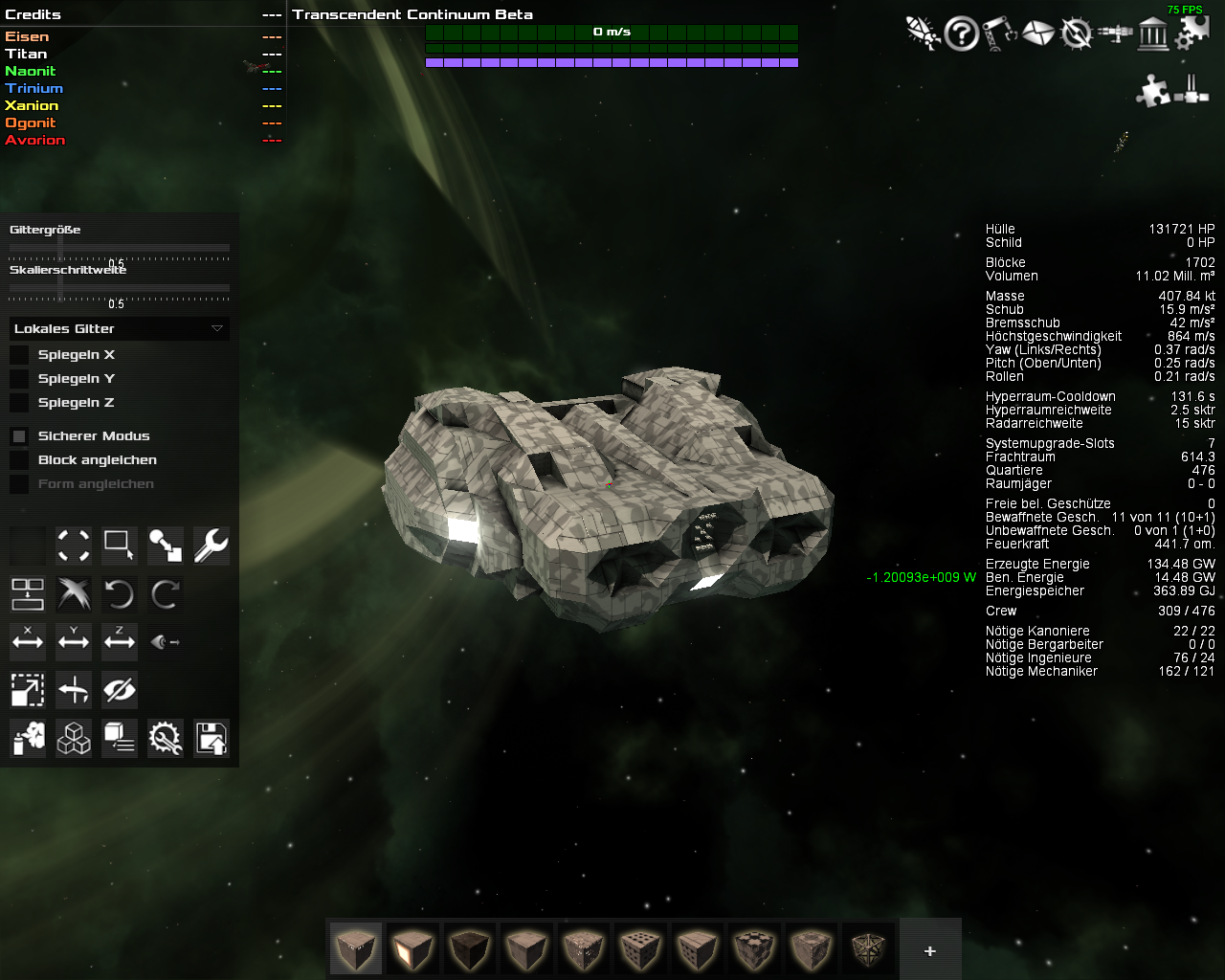Open the spray paint color tool
This screenshot has width=1225, height=980.
coord(28,738)
